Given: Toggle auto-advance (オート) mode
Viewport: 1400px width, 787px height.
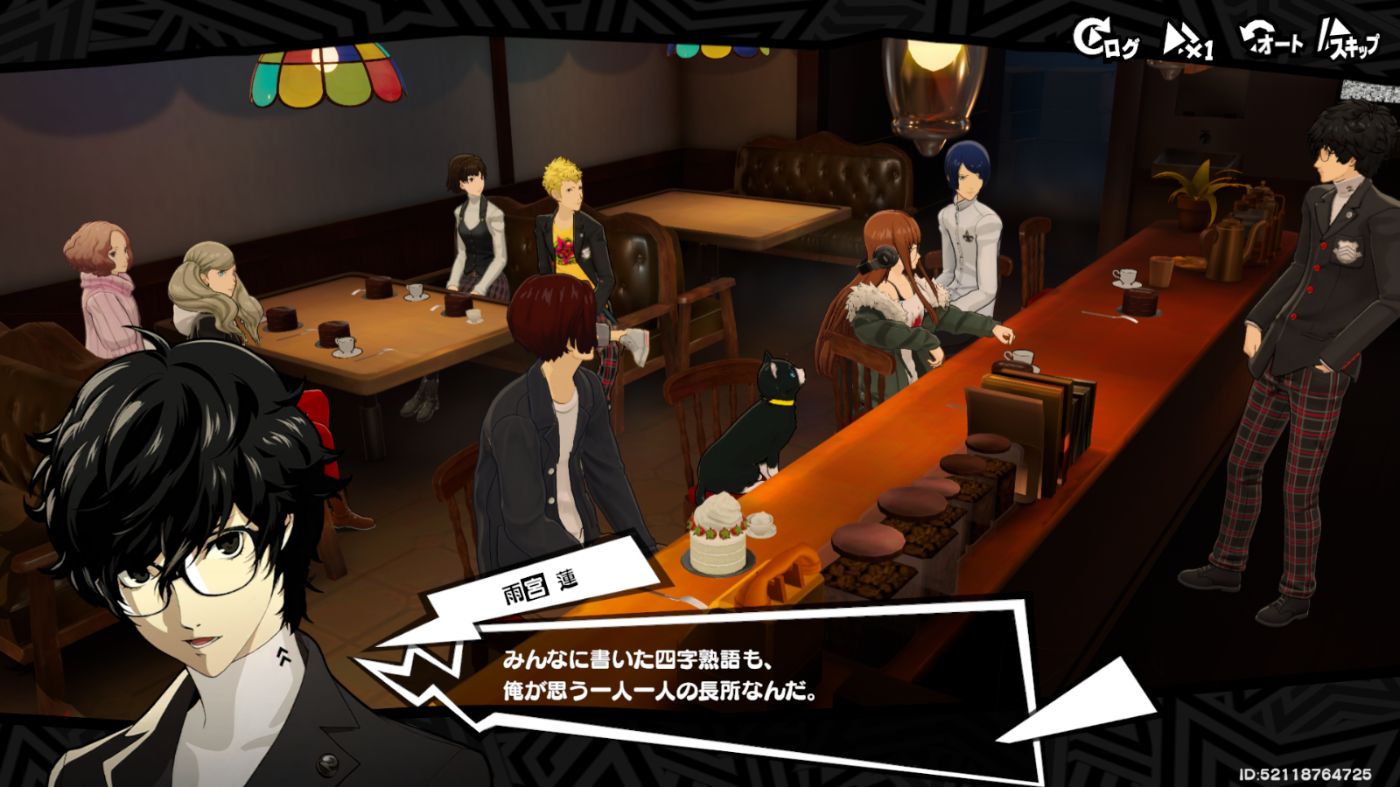Looking at the screenshot, I should (x=1270, y=41).
